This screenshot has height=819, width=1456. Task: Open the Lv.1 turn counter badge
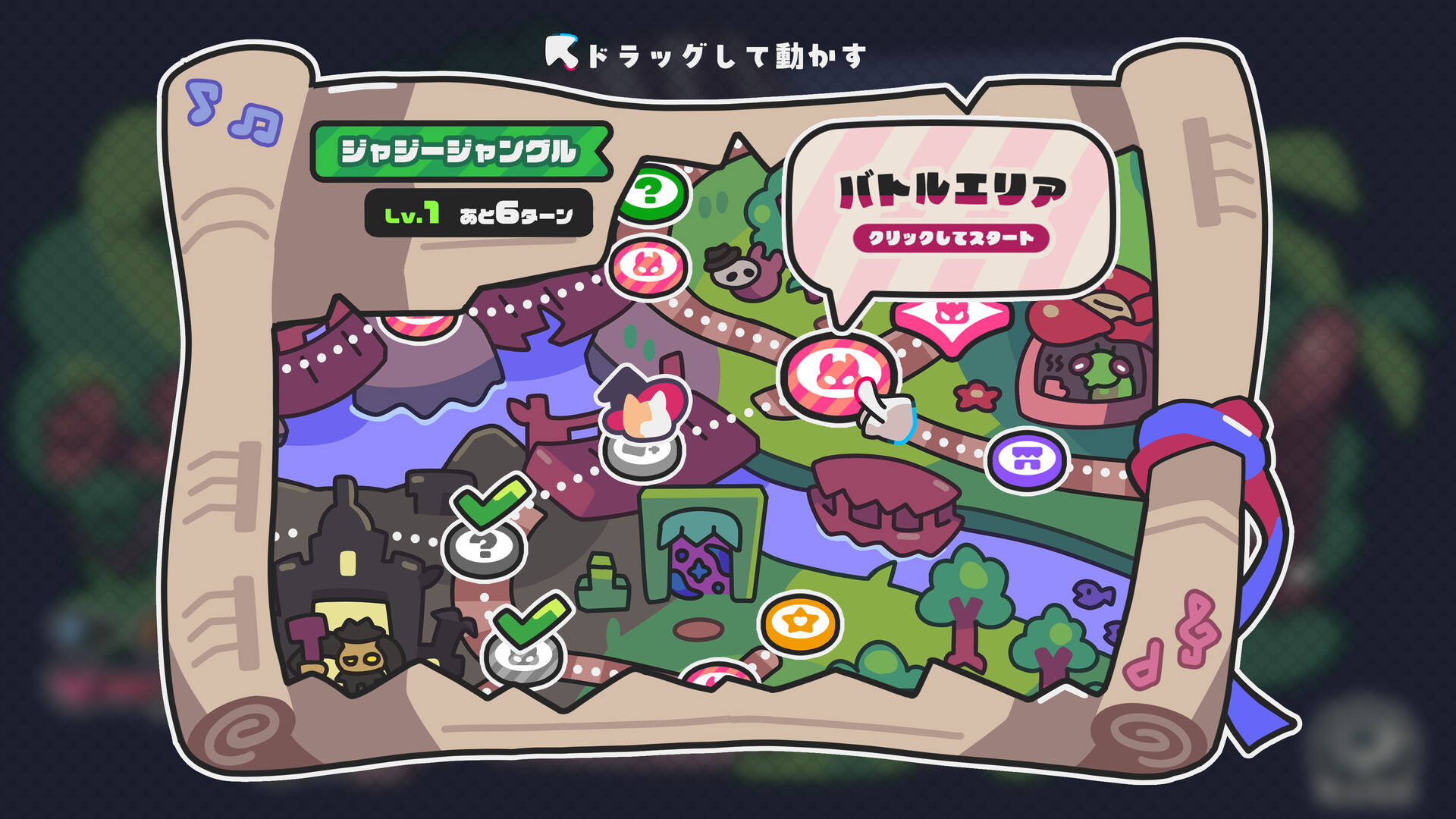coord(478,215)
